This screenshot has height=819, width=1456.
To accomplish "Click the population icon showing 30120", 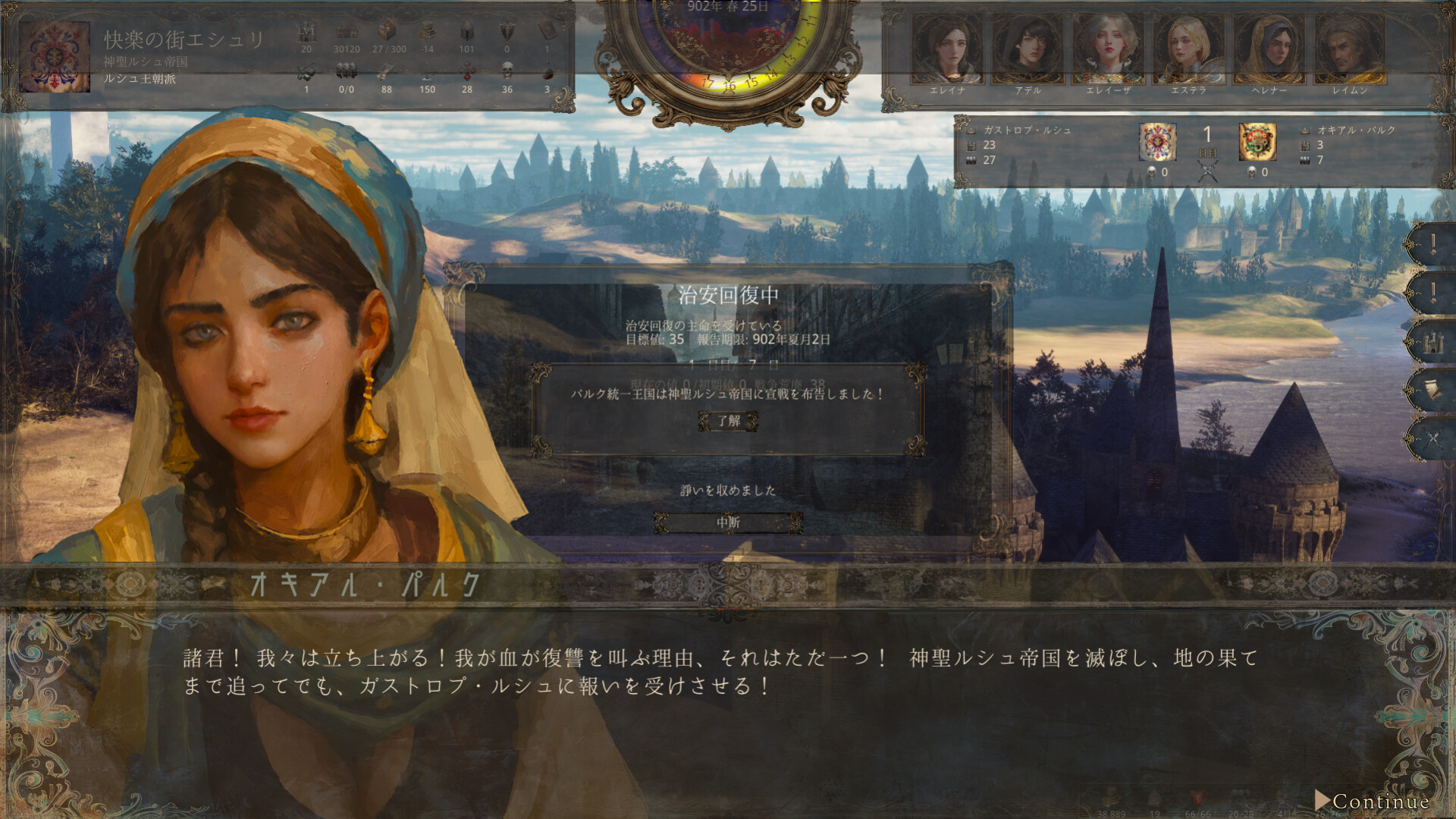I will click(347, 32).
